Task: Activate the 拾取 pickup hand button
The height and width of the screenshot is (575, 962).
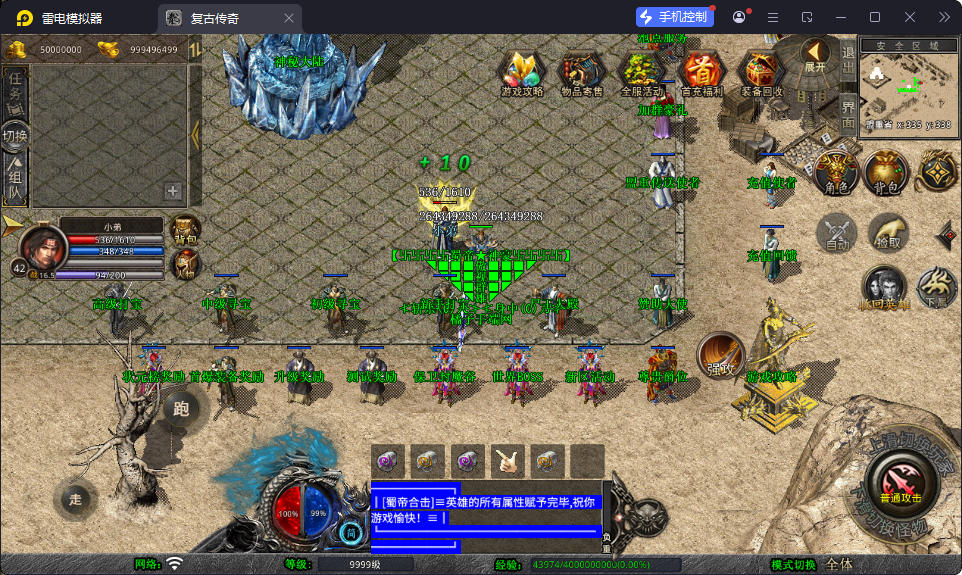Action: [887, 233]
